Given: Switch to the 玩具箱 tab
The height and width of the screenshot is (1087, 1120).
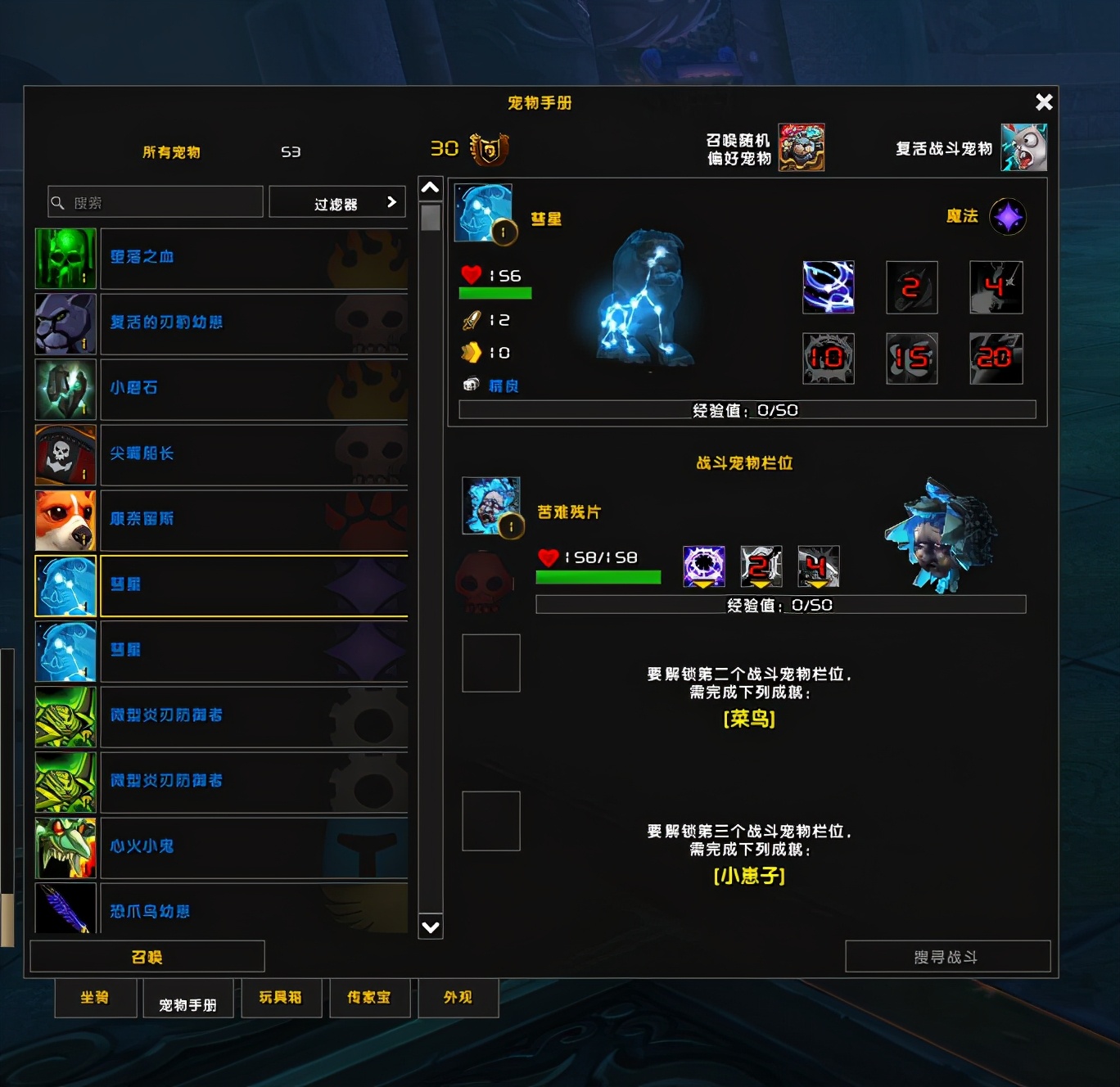Looking at the screenshot, I should 282,998.
